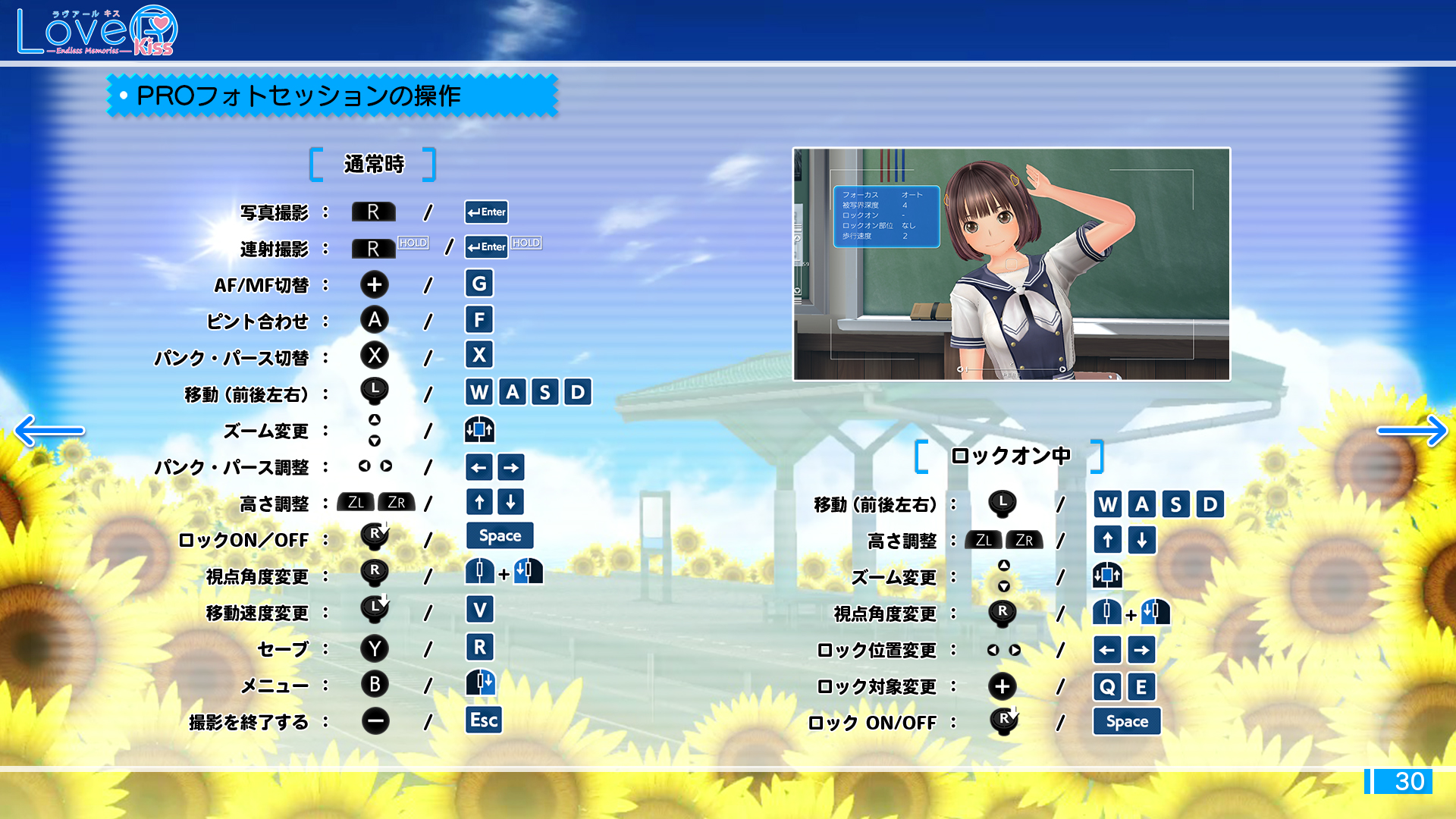The height and width of the screenshot is (819, 1456).
Task: Advance to the next manual page arrow
Action: pyautogui.click(x=1411, y=431)
